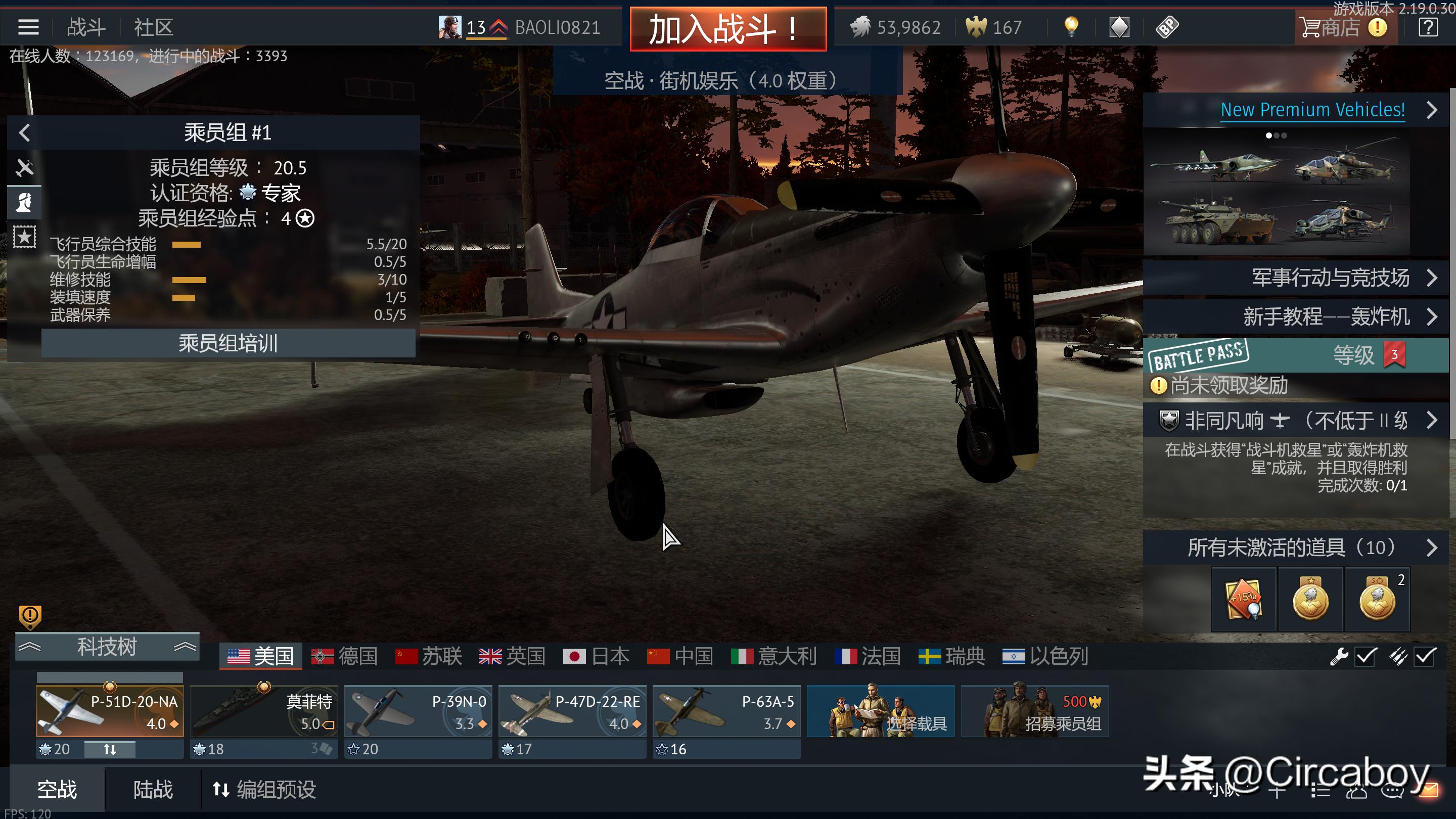The height and width of the screenshot is (819, 1456).
Task: Switch to the 德国 Germany nation tab
Action: [x=344, y=656]
